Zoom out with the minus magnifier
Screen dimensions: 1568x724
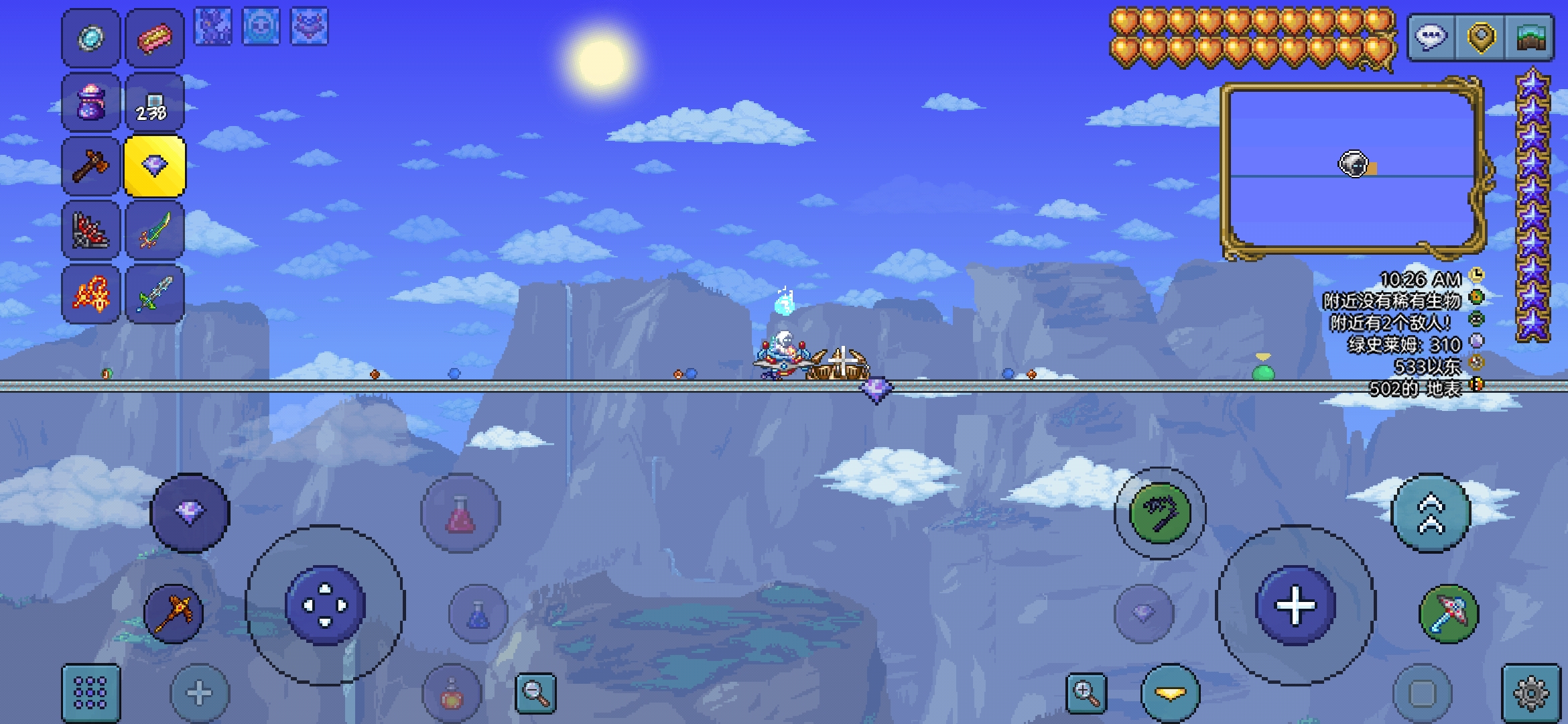pyautogui.click(x=535, y=692)
